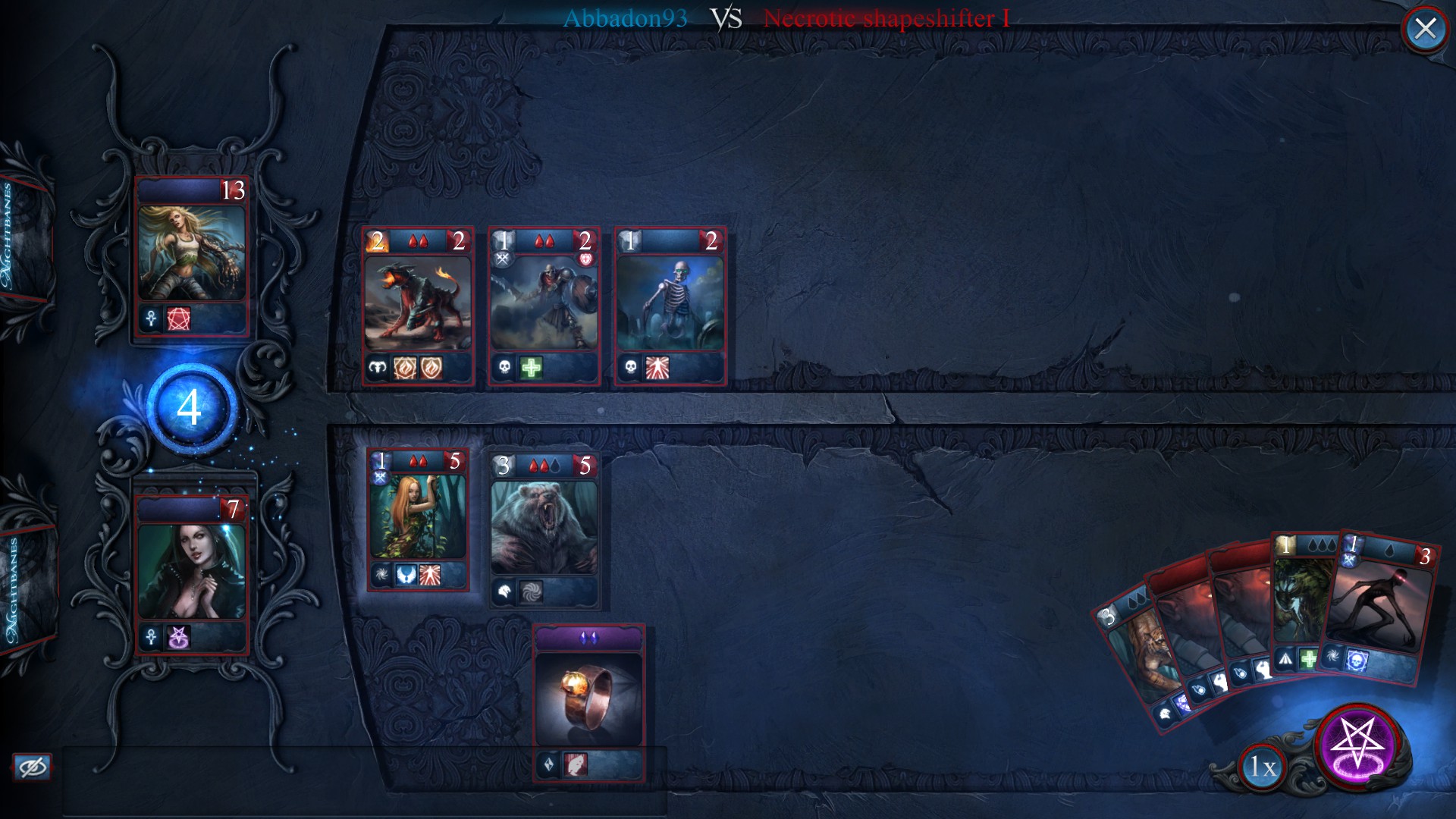The height and width of the screenshot is (819, 1456).
Task: Open the upper Nightbanes deck pile
Action: coord(23,235)
